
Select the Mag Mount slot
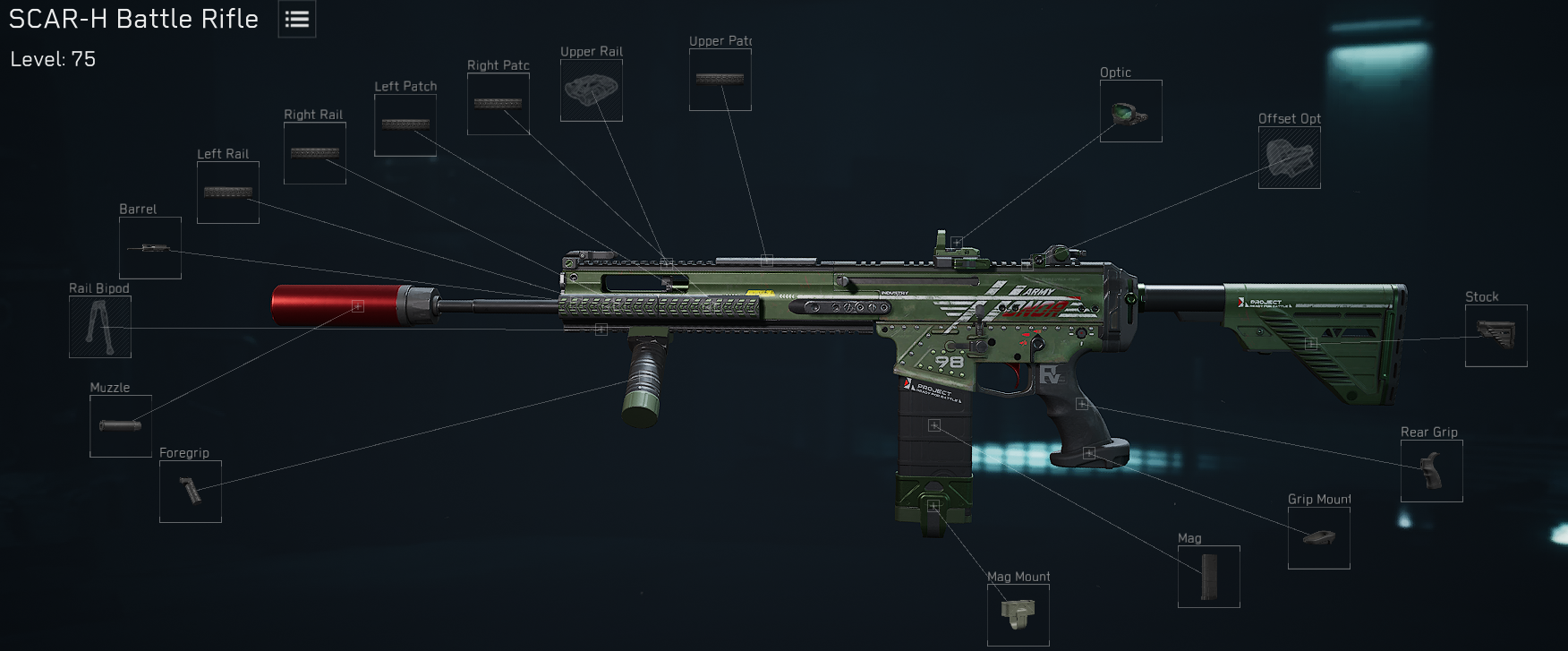pos(1019,615)
